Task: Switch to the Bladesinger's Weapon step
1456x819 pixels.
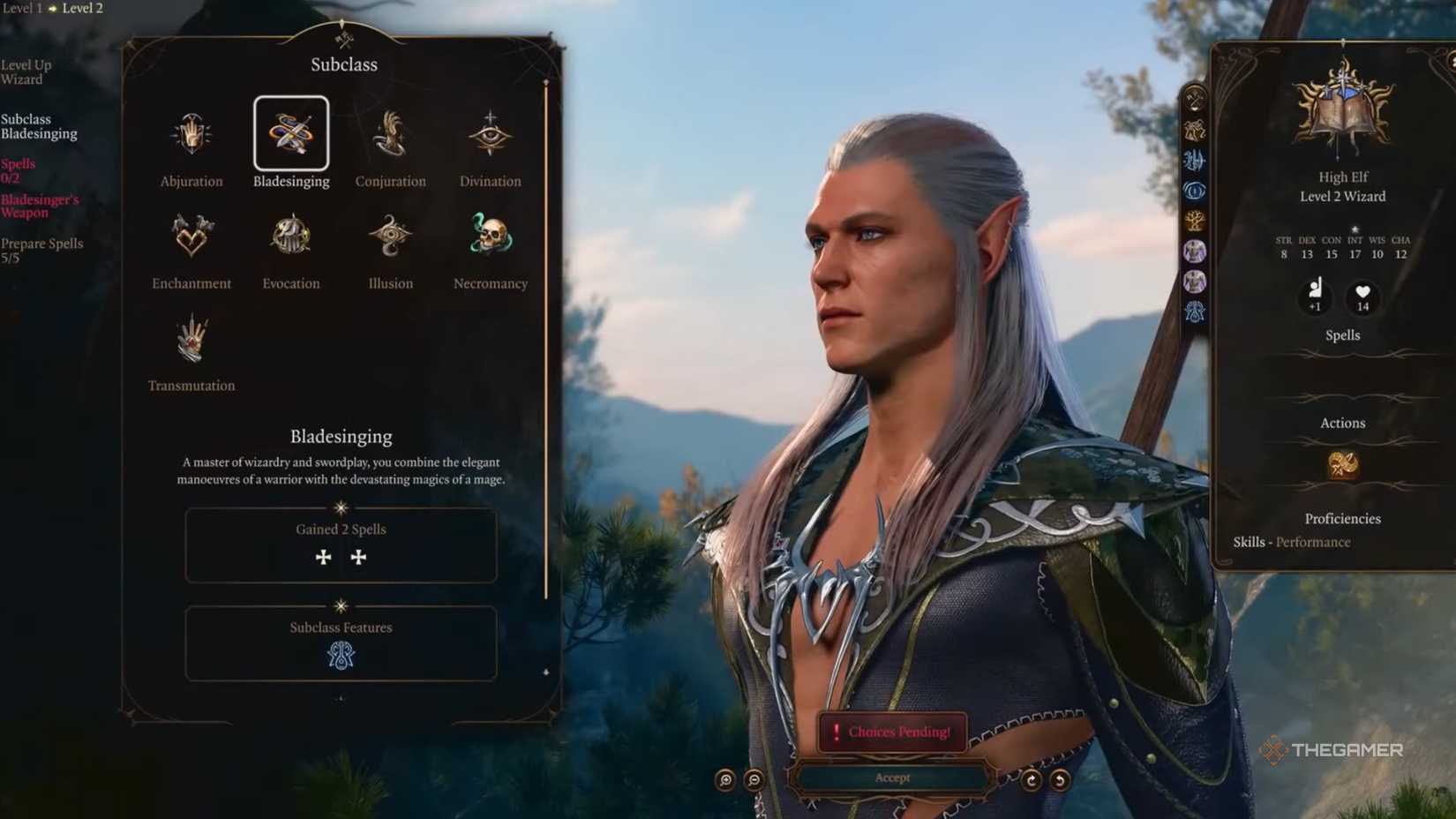Action: coord(42,207)
